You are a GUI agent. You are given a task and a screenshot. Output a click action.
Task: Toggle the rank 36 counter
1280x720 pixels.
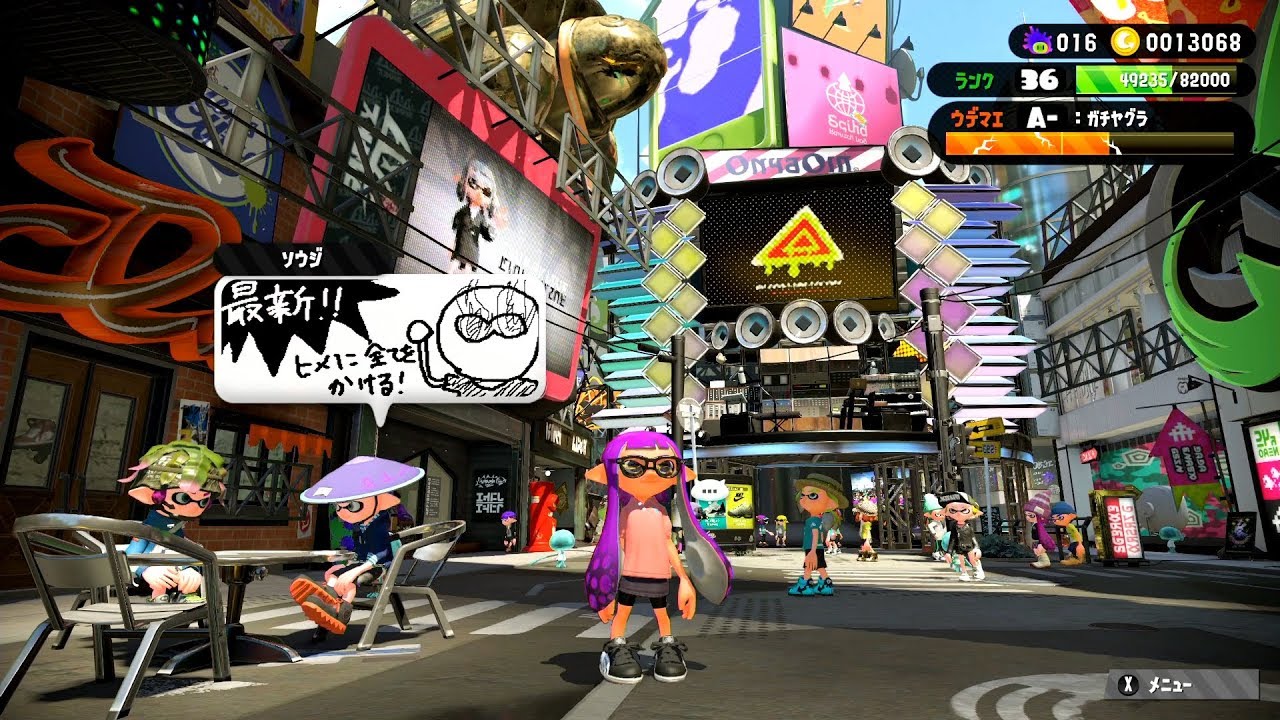[x=1036, y=77]
